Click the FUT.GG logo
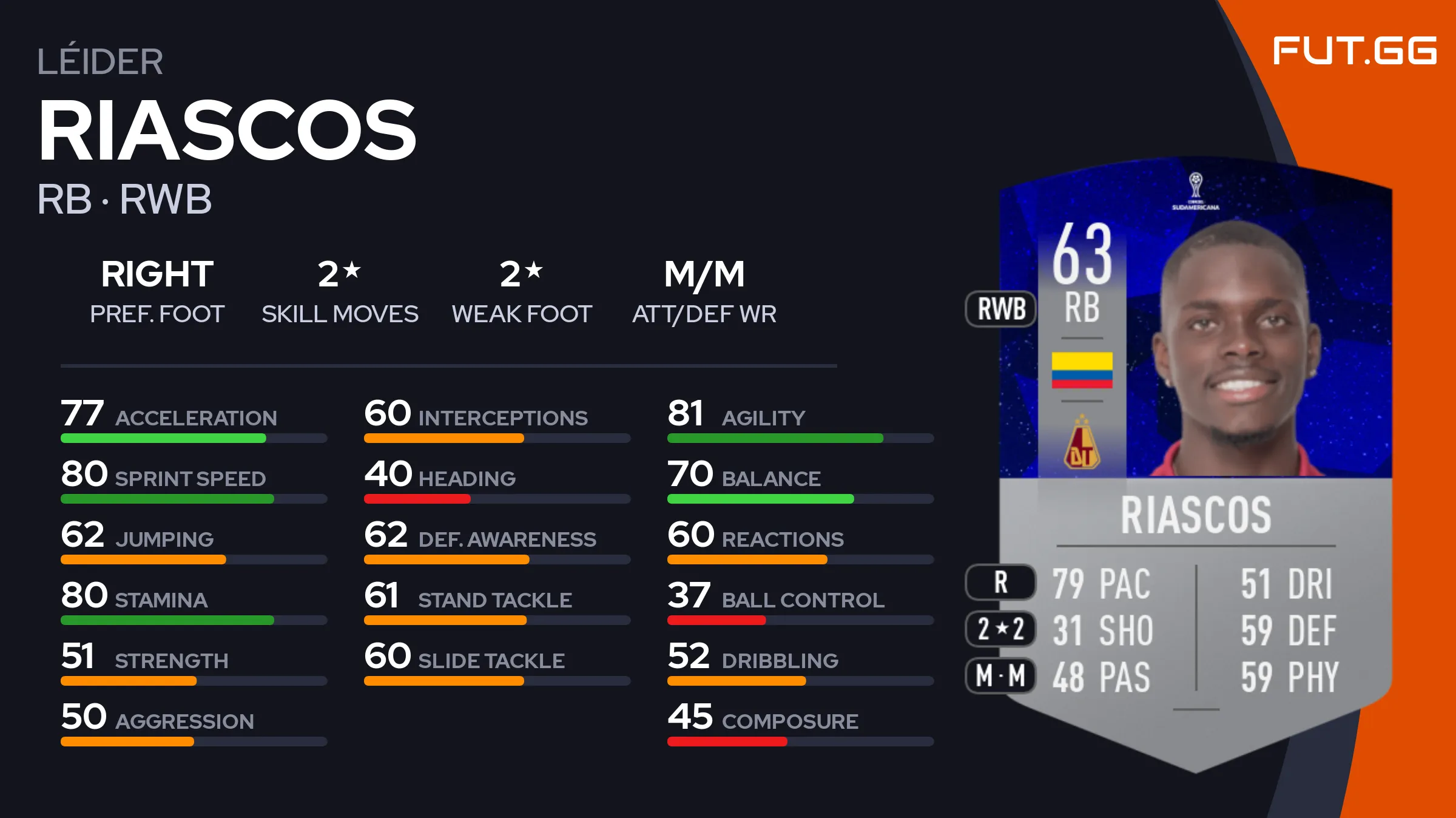Image resolution: width=1456 pixels, height=818 pixels. [x=1354, y=50]
